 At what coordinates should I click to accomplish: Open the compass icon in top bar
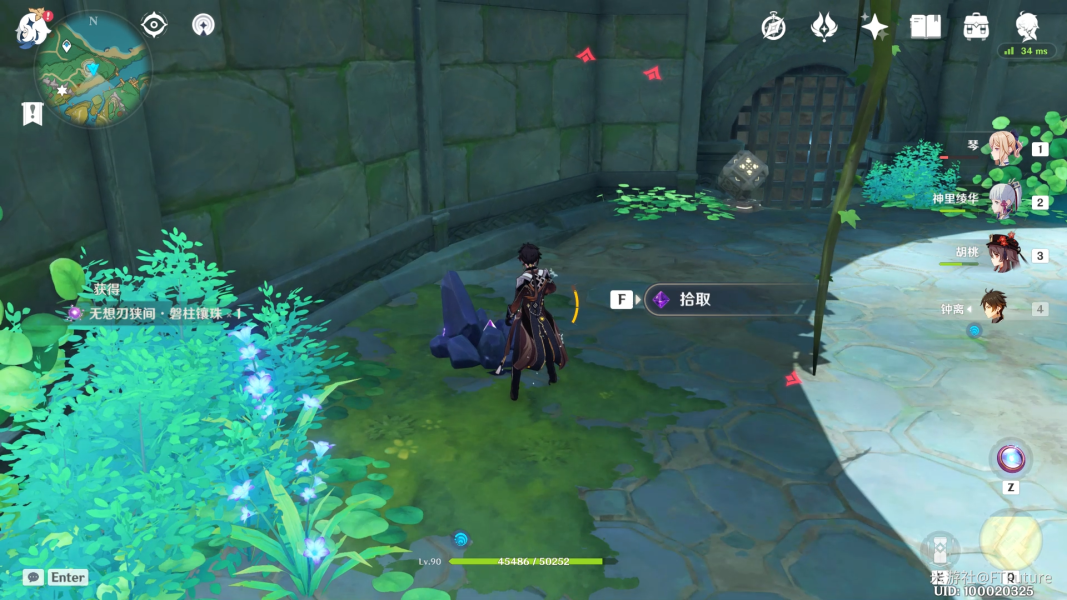(773, 27)
